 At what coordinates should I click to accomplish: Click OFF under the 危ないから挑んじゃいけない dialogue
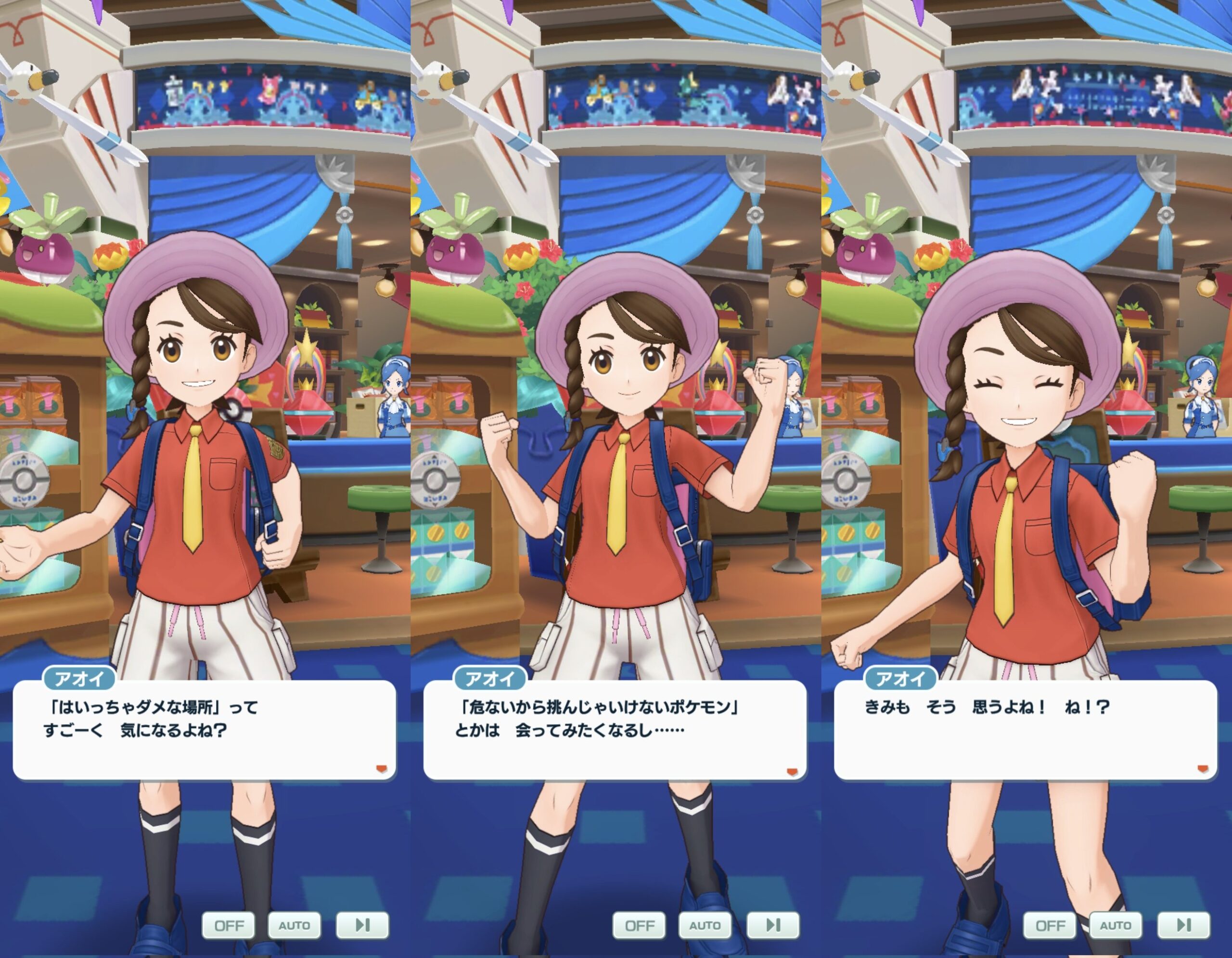(639, 925)
